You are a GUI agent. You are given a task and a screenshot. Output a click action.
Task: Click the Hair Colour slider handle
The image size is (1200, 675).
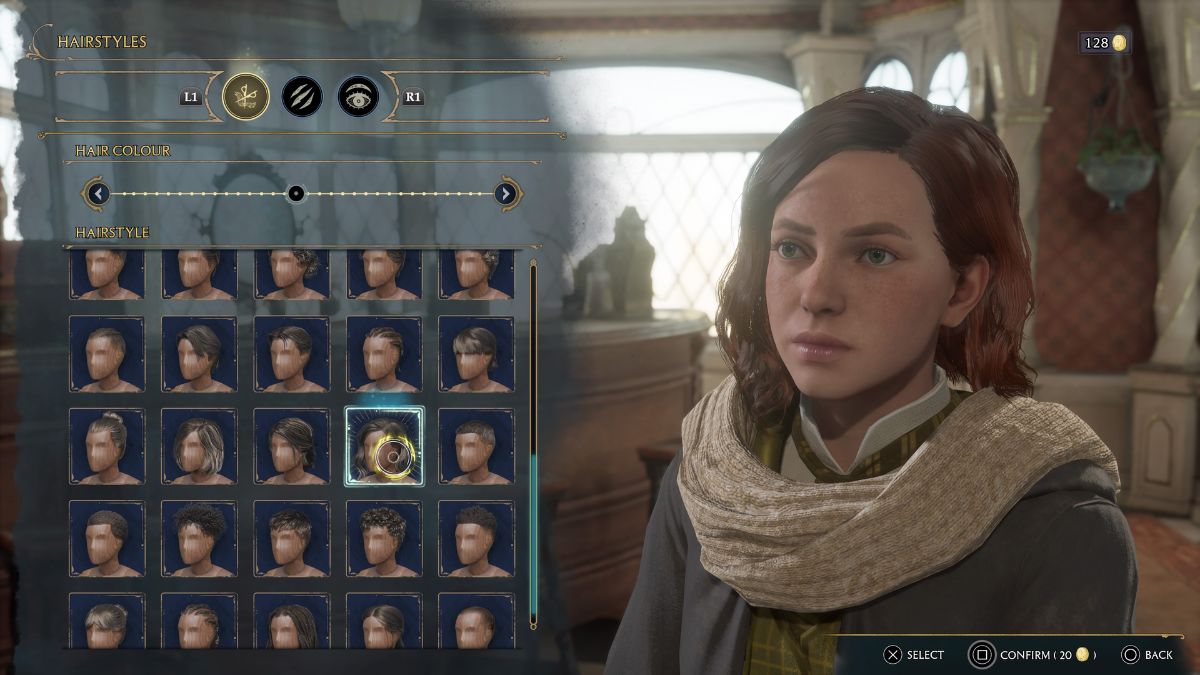296,193
